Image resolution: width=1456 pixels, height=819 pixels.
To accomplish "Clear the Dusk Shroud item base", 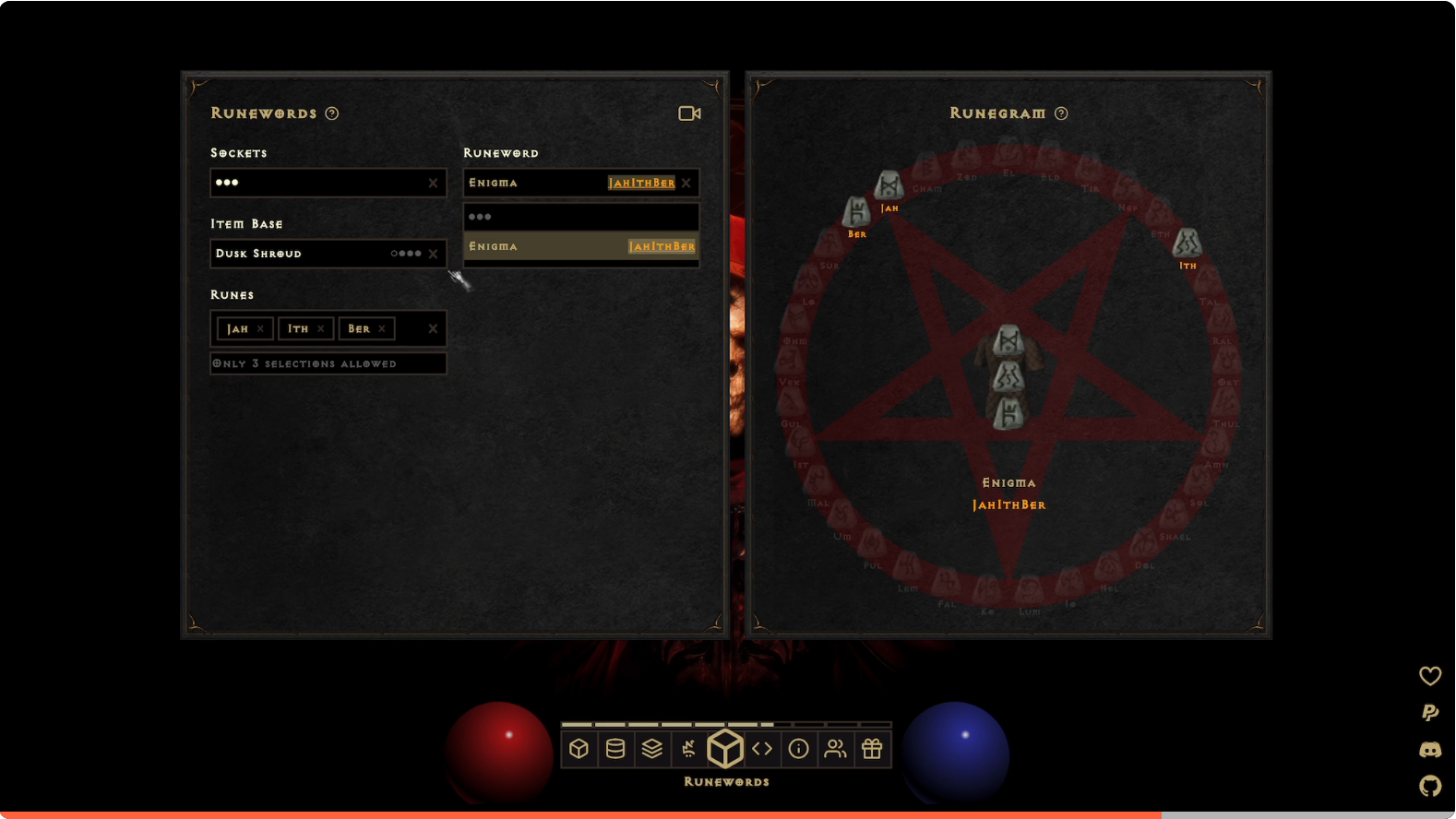I will tap(433, 254).
